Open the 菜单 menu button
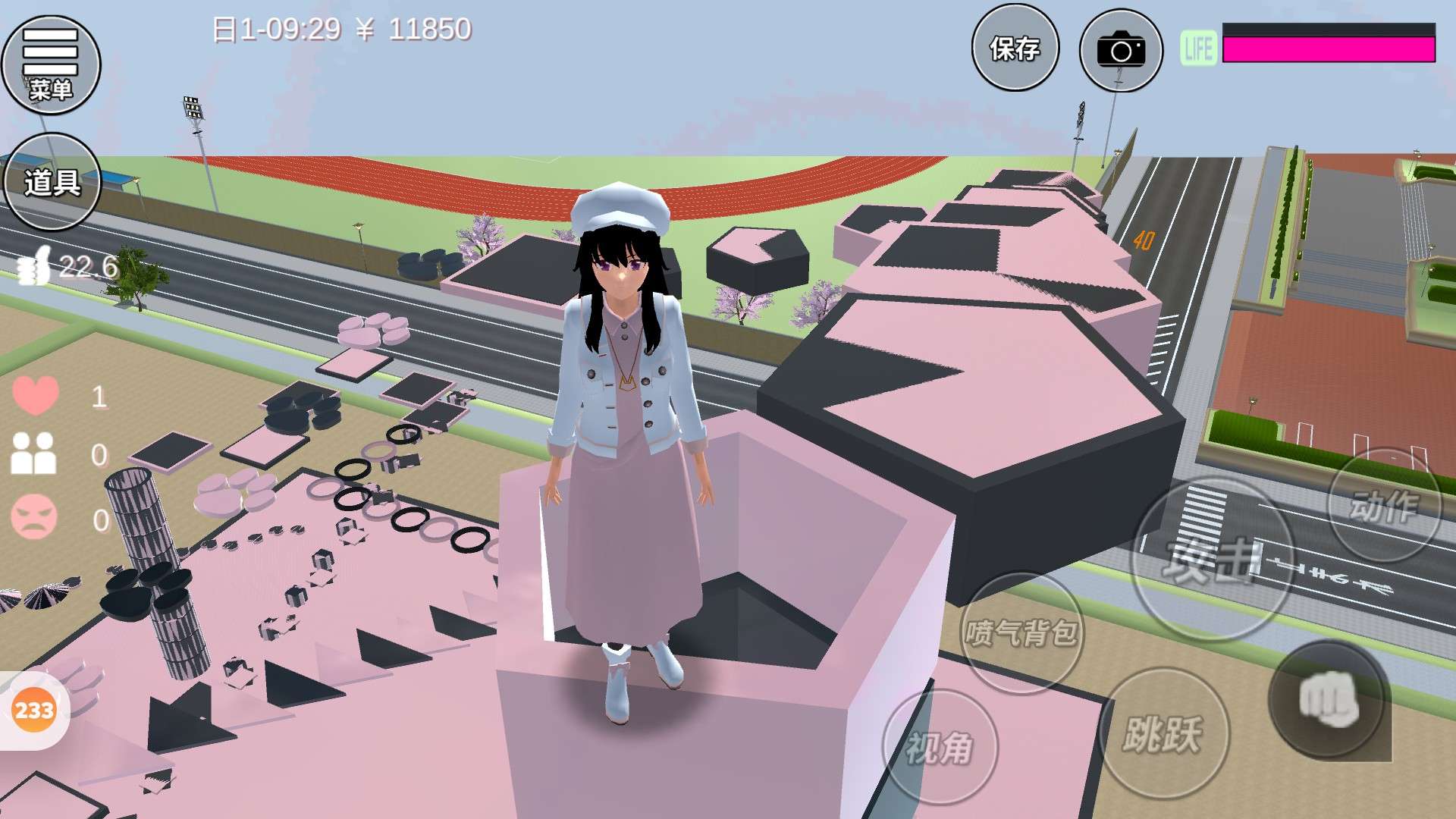Viewport: 1456px width, 819px height. pos(51,64)
